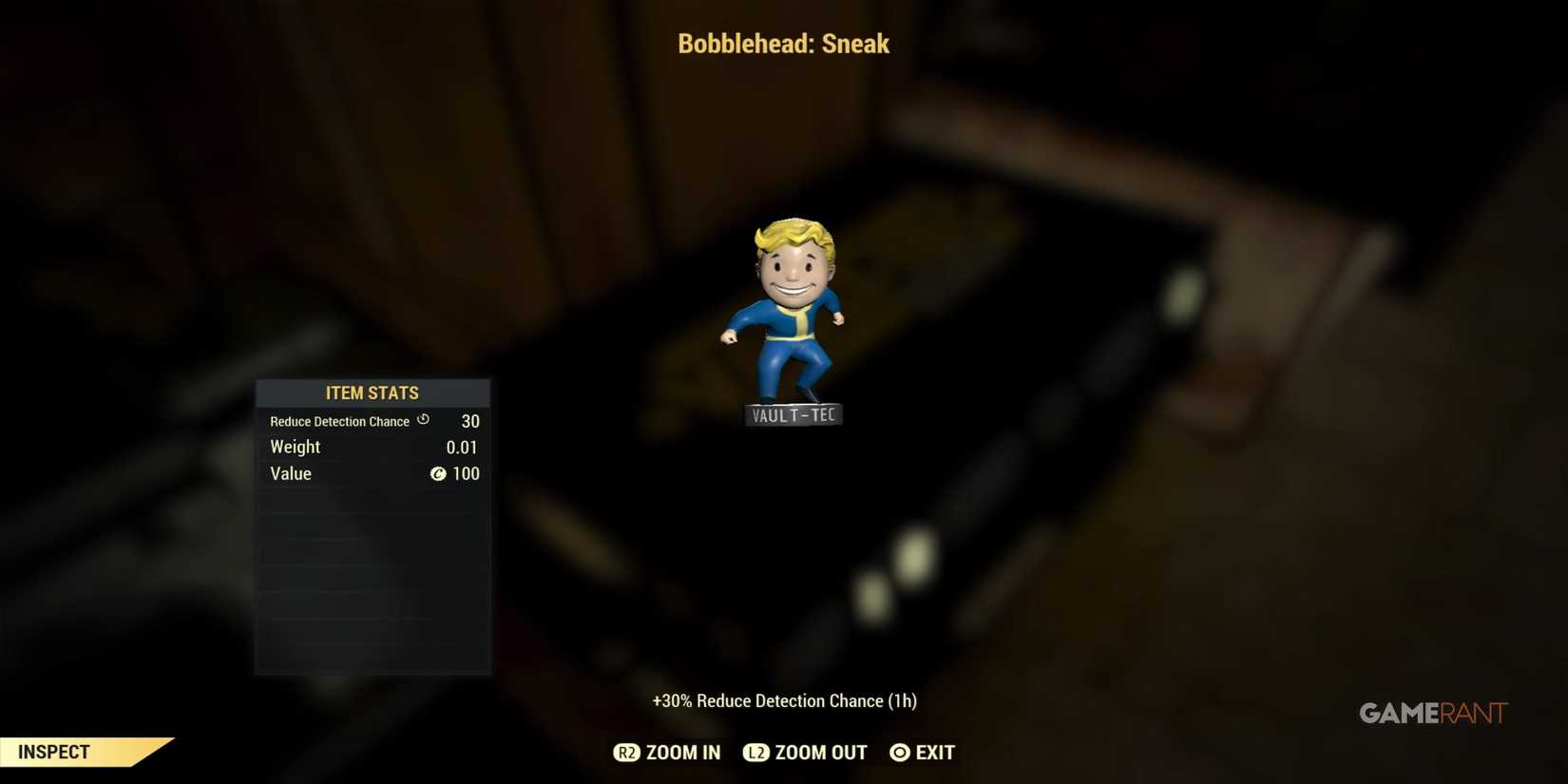Click the duration timer icon next to Reduce Detection Chance
The height and width of the screenshot is (784, 1568).
point(423,419)
